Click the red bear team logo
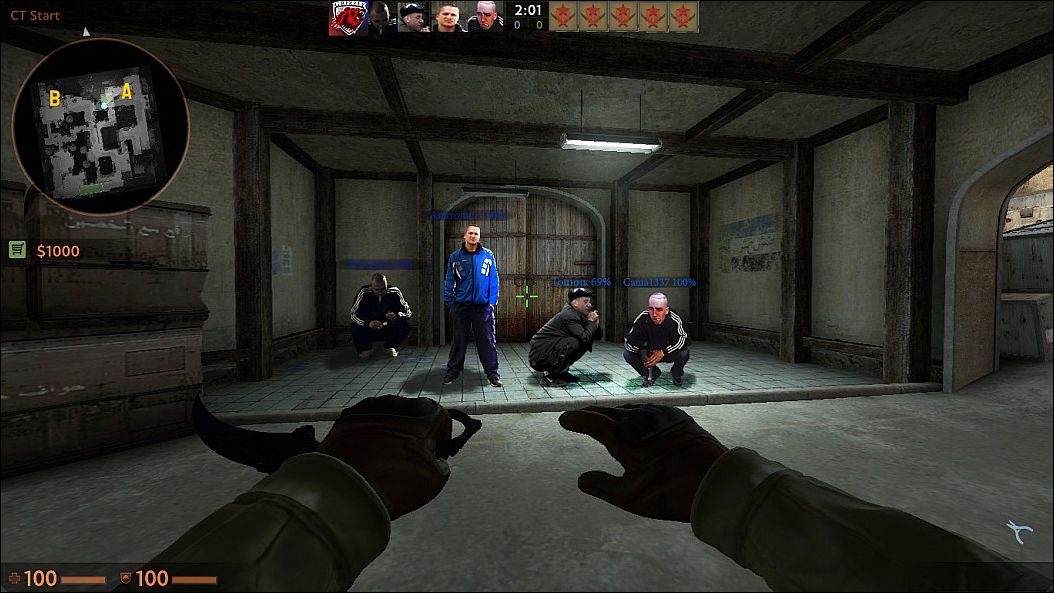This screenshot has width=1054, height=593. (x=347, y=17)
